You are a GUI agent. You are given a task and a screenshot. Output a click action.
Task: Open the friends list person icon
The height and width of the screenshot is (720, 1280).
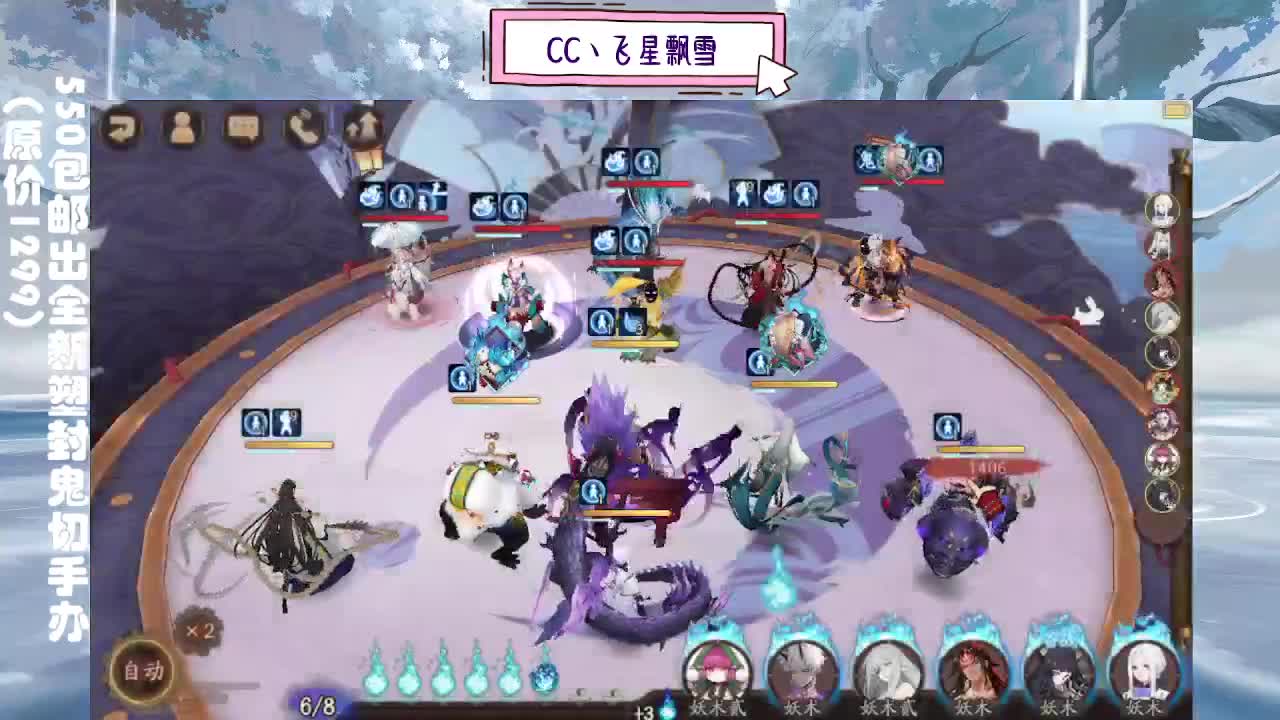tap(183, 125)
